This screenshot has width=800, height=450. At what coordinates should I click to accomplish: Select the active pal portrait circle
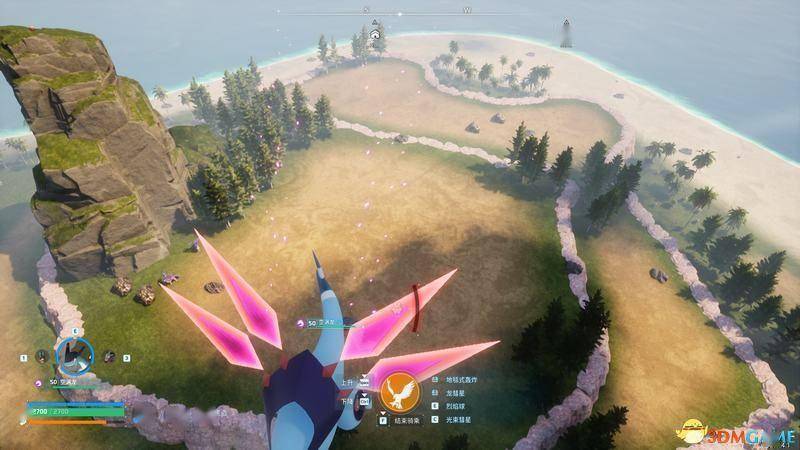[x=73, y=353]
